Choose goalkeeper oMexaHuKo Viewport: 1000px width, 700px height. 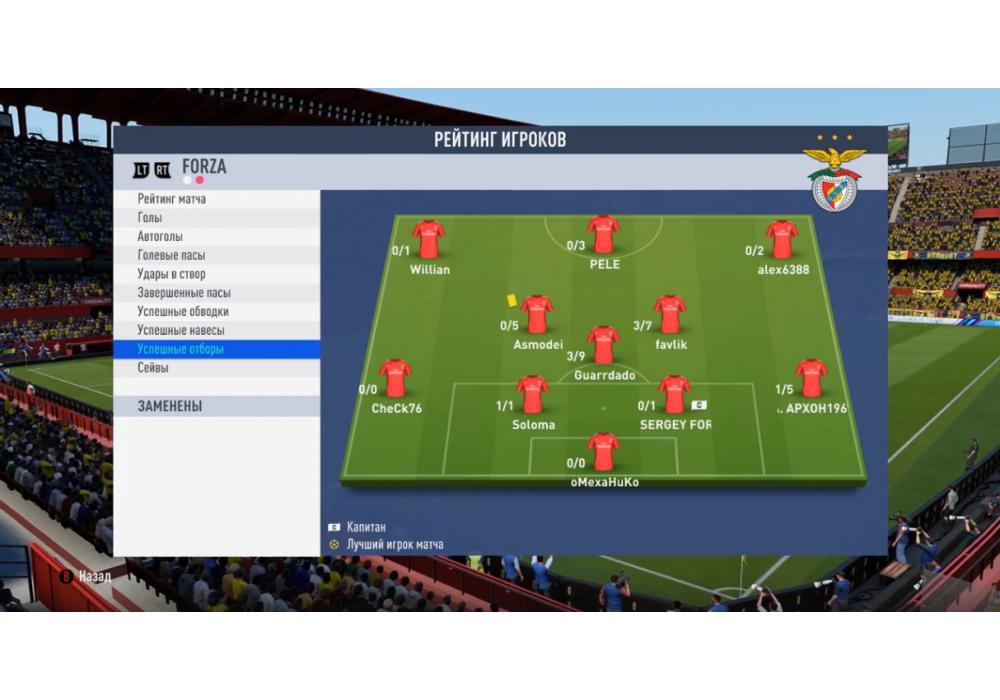tap(603, 452)
